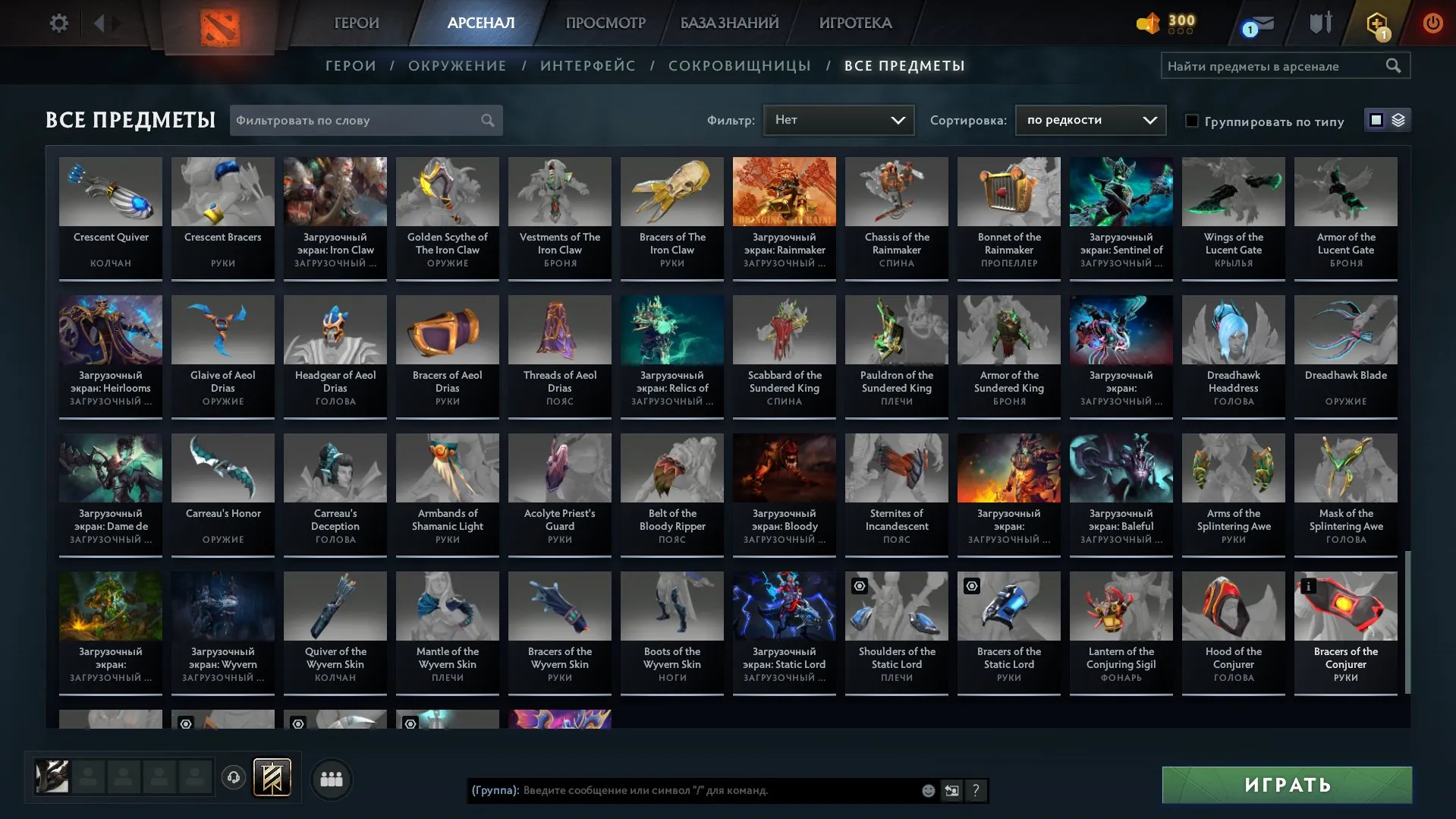Open the «СОКРОВИЩНИЦЫ» section
Image resolution: width=1456 pixels, height=819 pixels.
[x=738, y=65]
